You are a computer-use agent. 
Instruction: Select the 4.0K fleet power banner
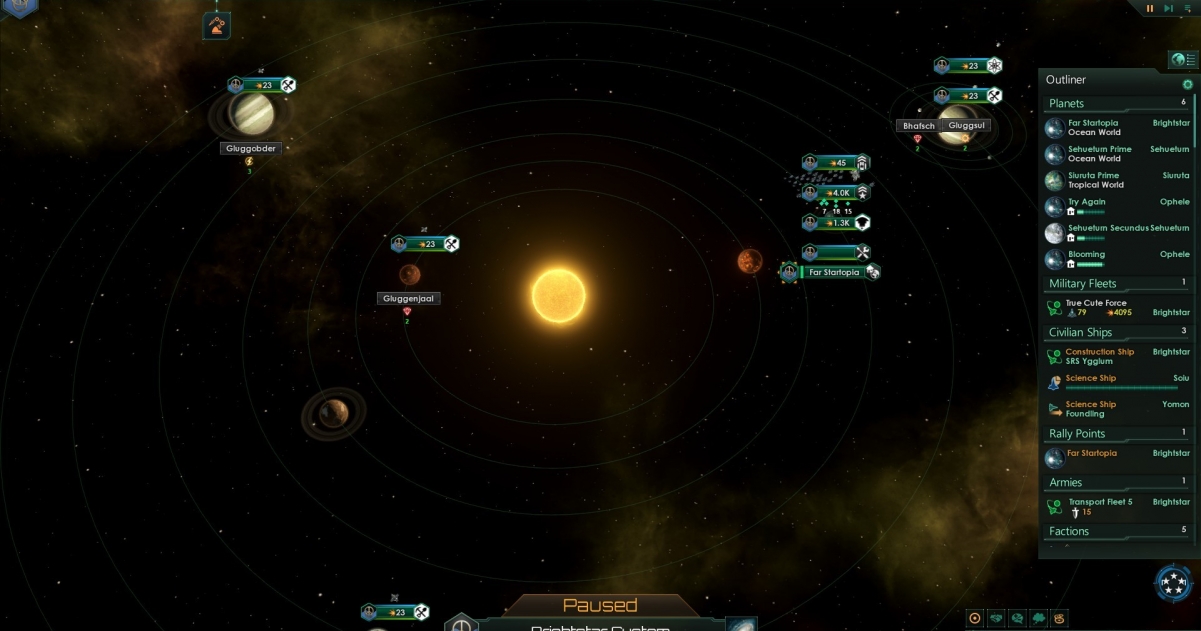coord(836,193)
